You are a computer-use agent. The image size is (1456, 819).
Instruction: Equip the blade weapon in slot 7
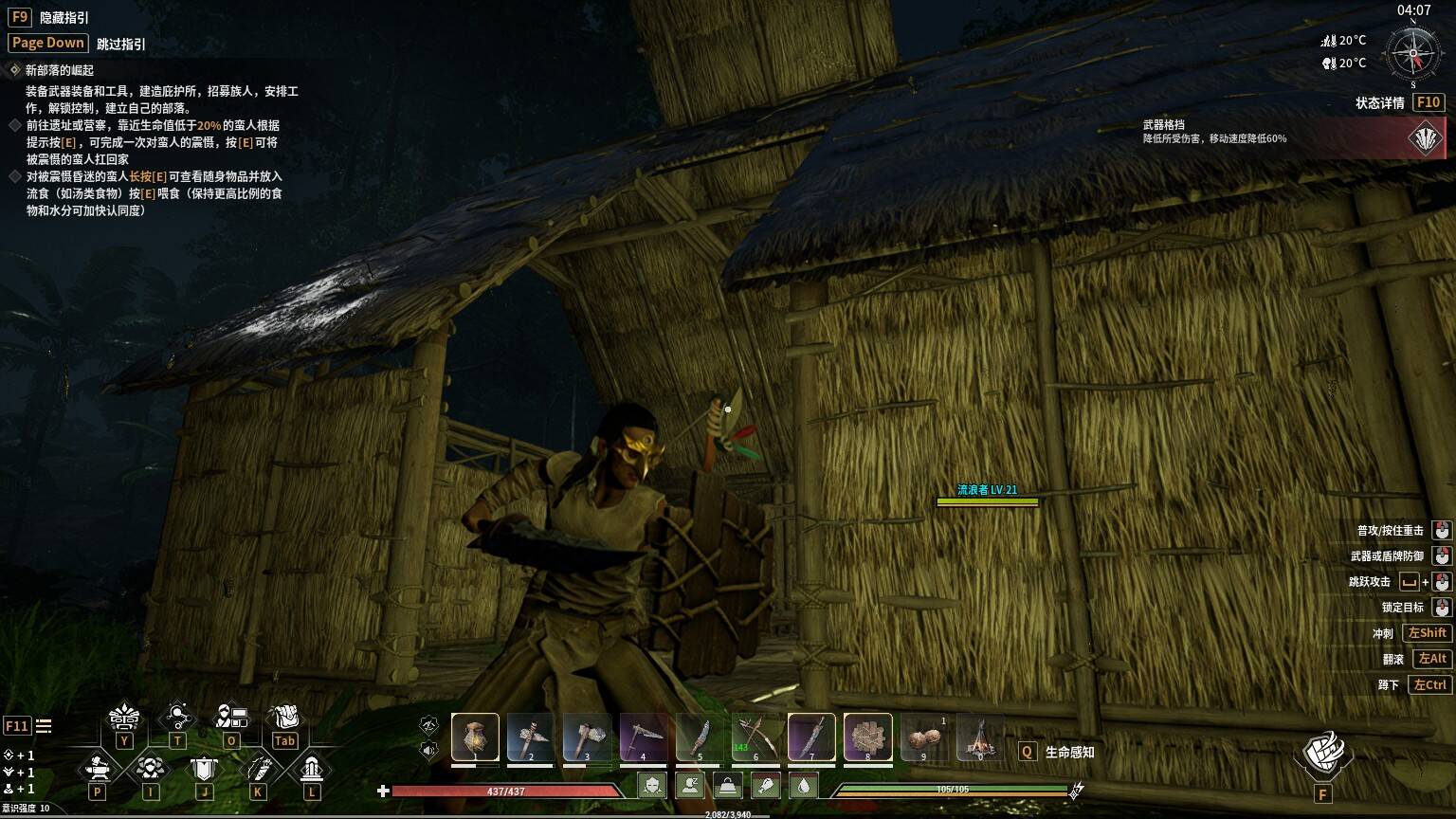click(x=811, y=737)
